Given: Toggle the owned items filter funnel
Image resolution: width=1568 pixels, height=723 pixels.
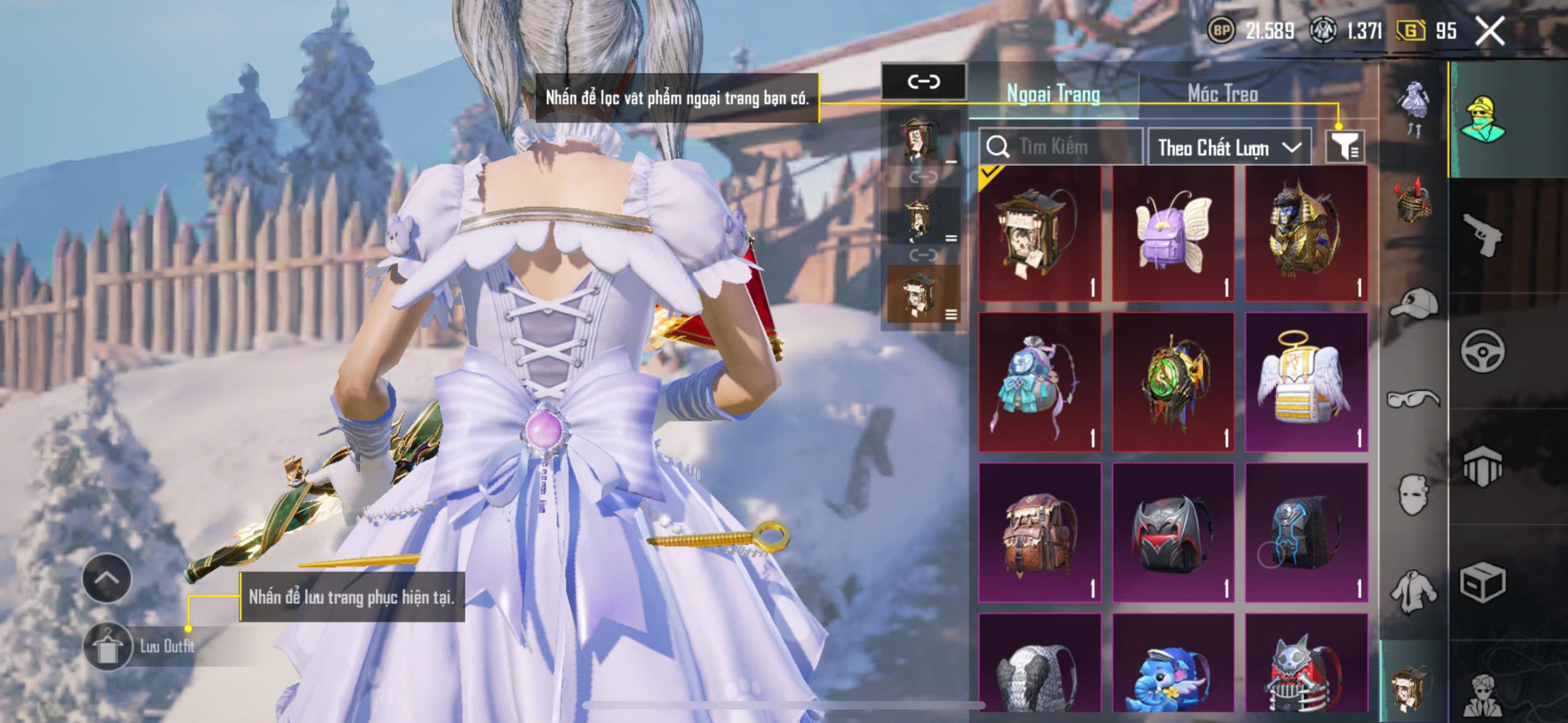Looking at the screenshot, I should tap(1344, 147).
